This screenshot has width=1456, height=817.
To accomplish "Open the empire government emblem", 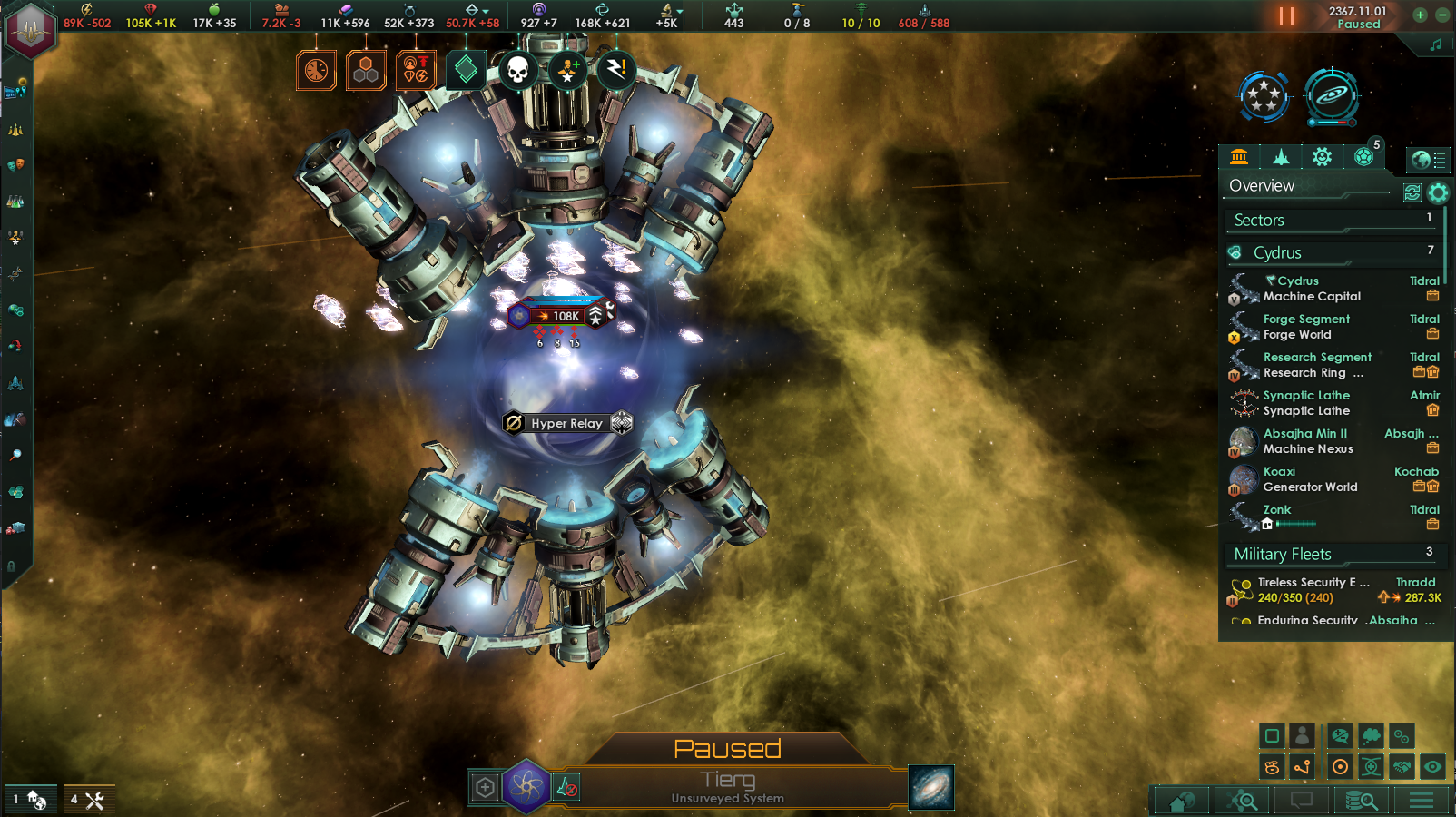I will pyautogui.click(x=31, y=29).
